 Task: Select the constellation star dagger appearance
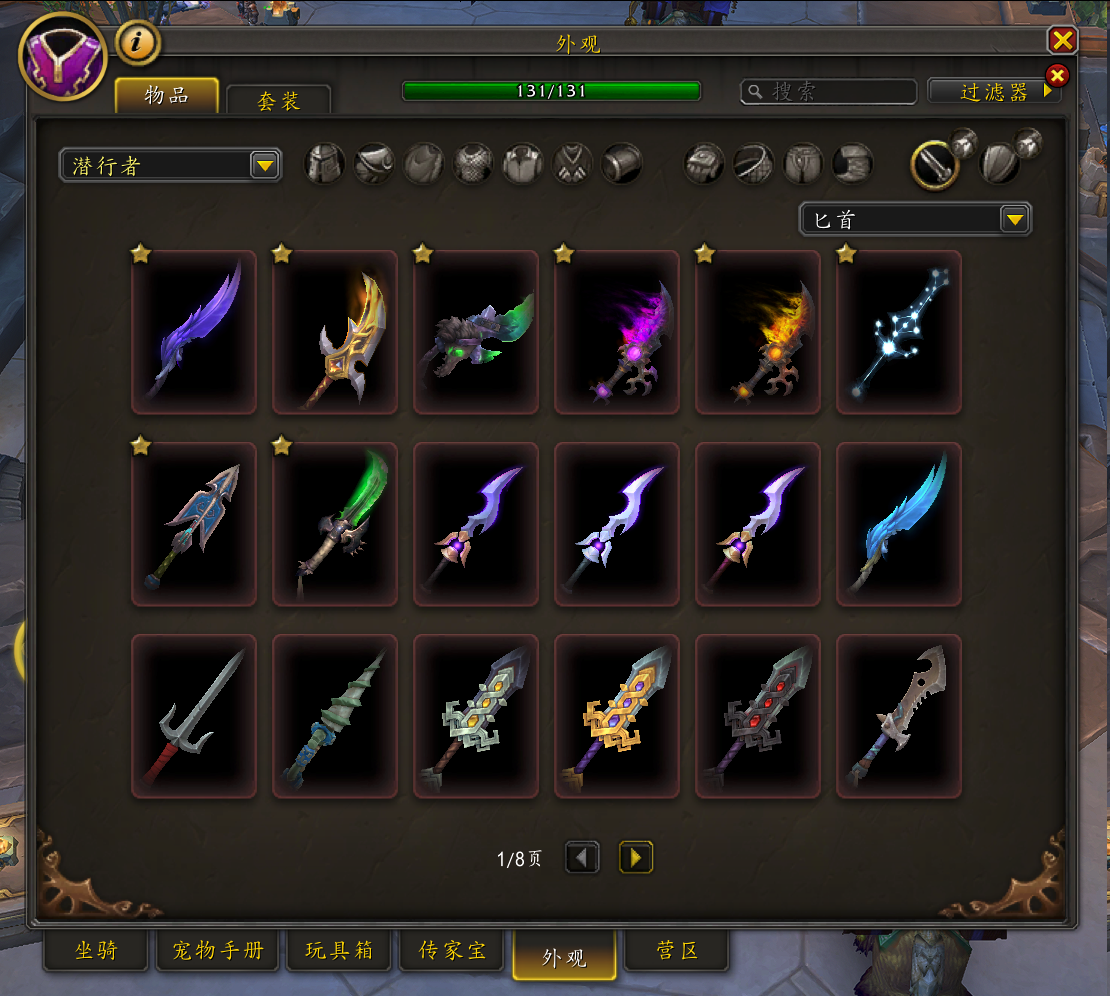898,332
